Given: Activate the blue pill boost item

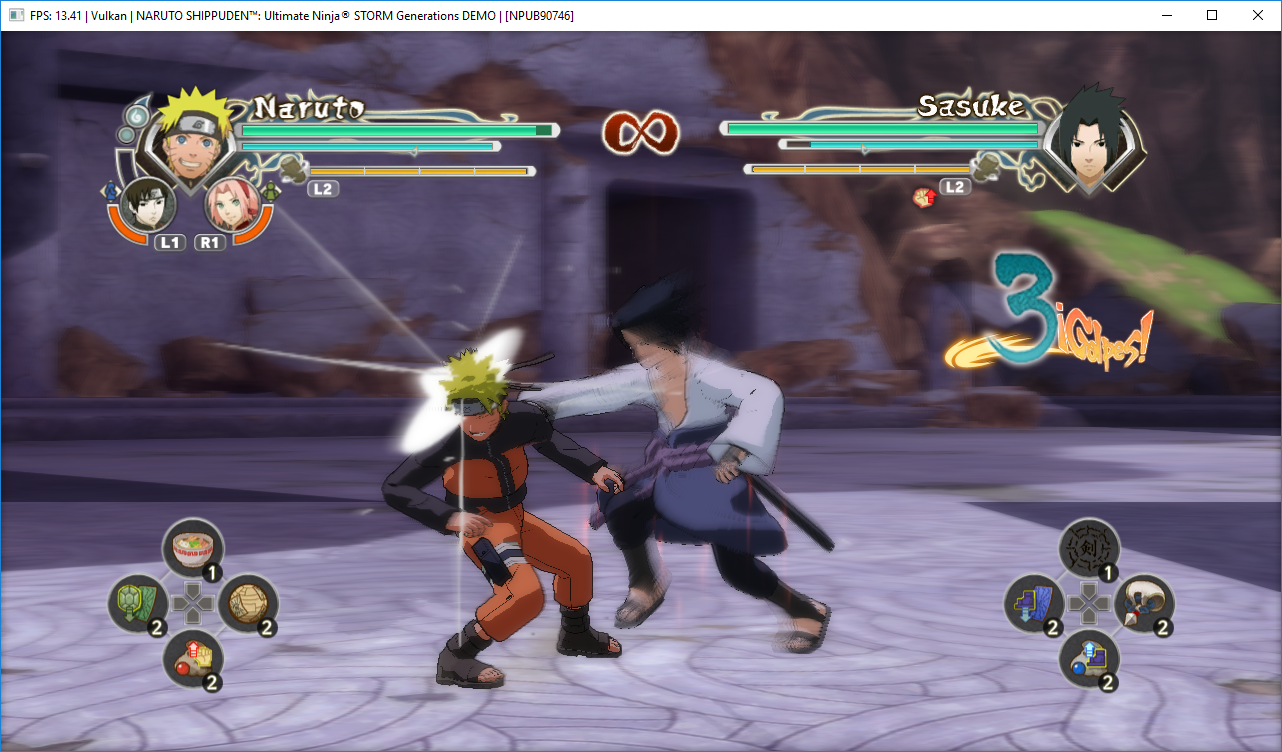Looking at the screenshot, I should [1089, 659].
